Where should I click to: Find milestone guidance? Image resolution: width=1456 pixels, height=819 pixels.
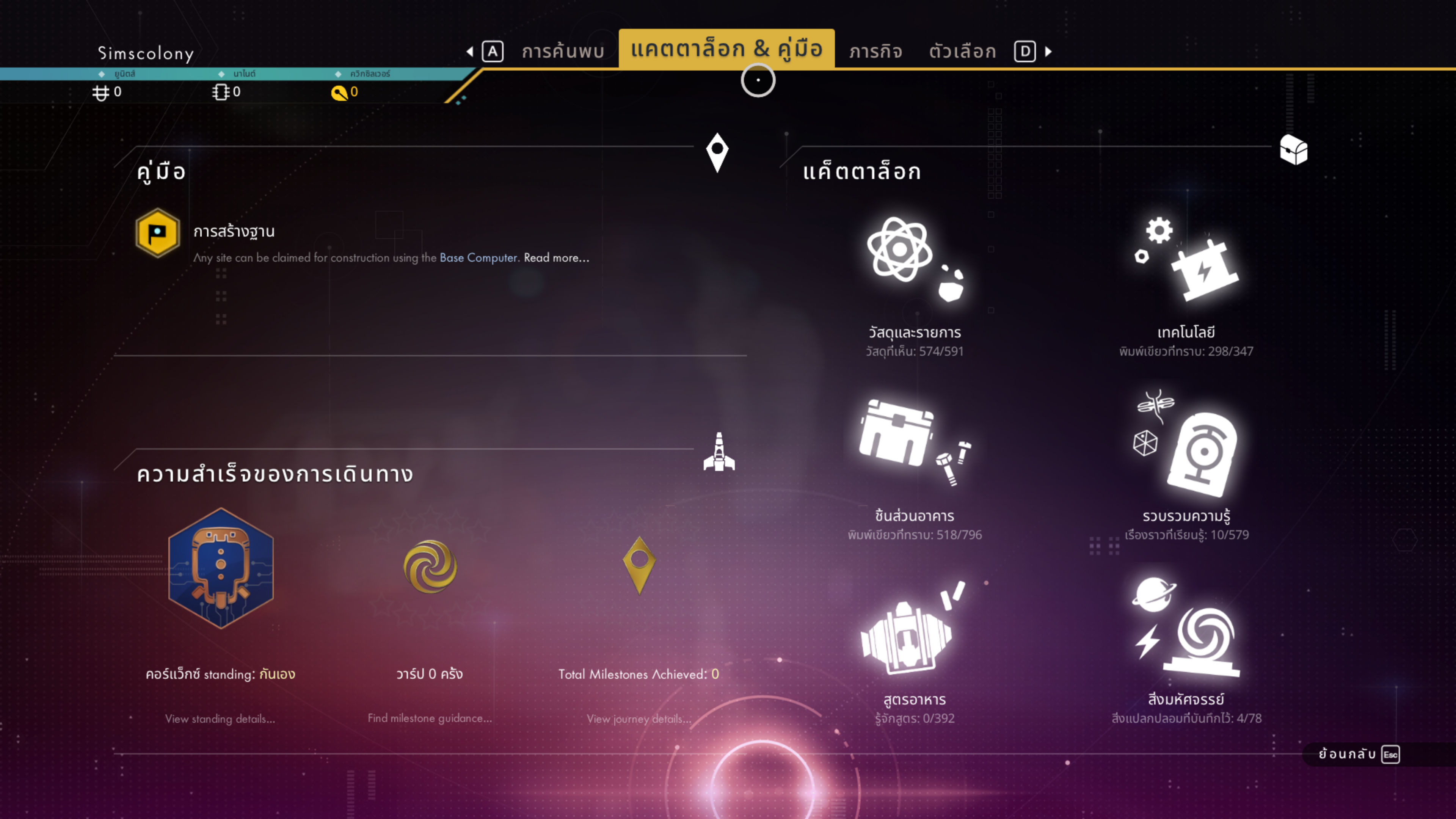(430, 718)
